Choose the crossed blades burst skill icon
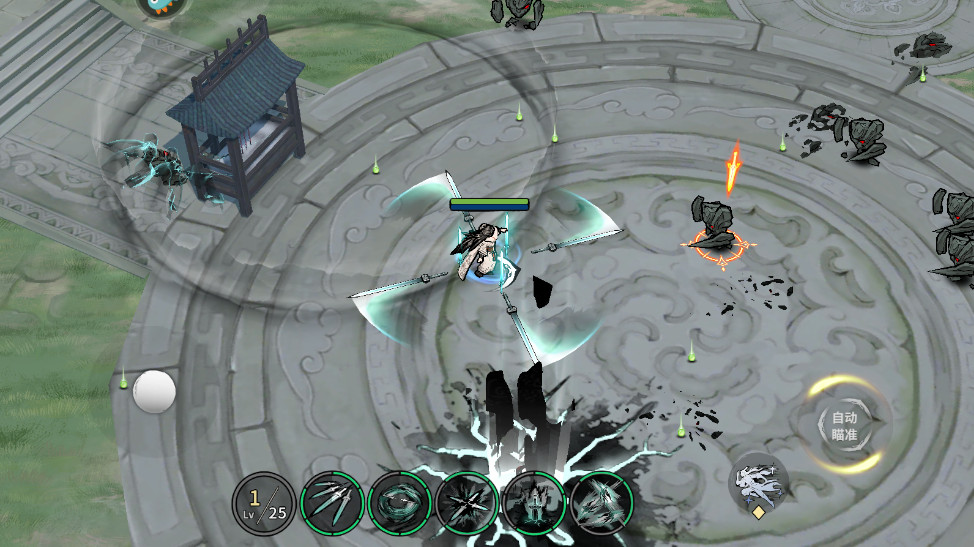The width and height of the screenshot is (974, 547). [466, 501]
